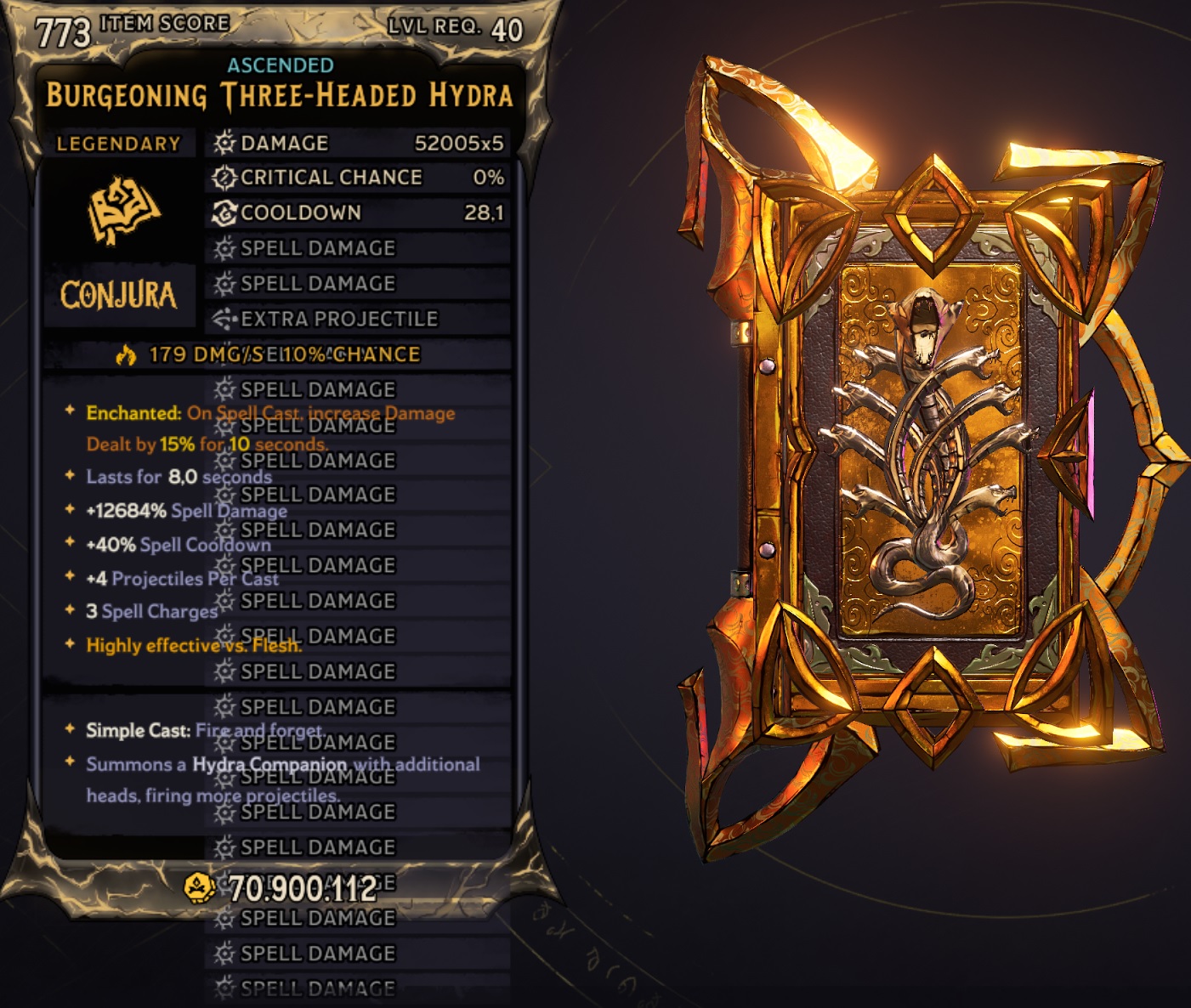Click the Critical Chance stat icon
The width and height of the screenshot is (1191, 1008).
click(223, 178)
